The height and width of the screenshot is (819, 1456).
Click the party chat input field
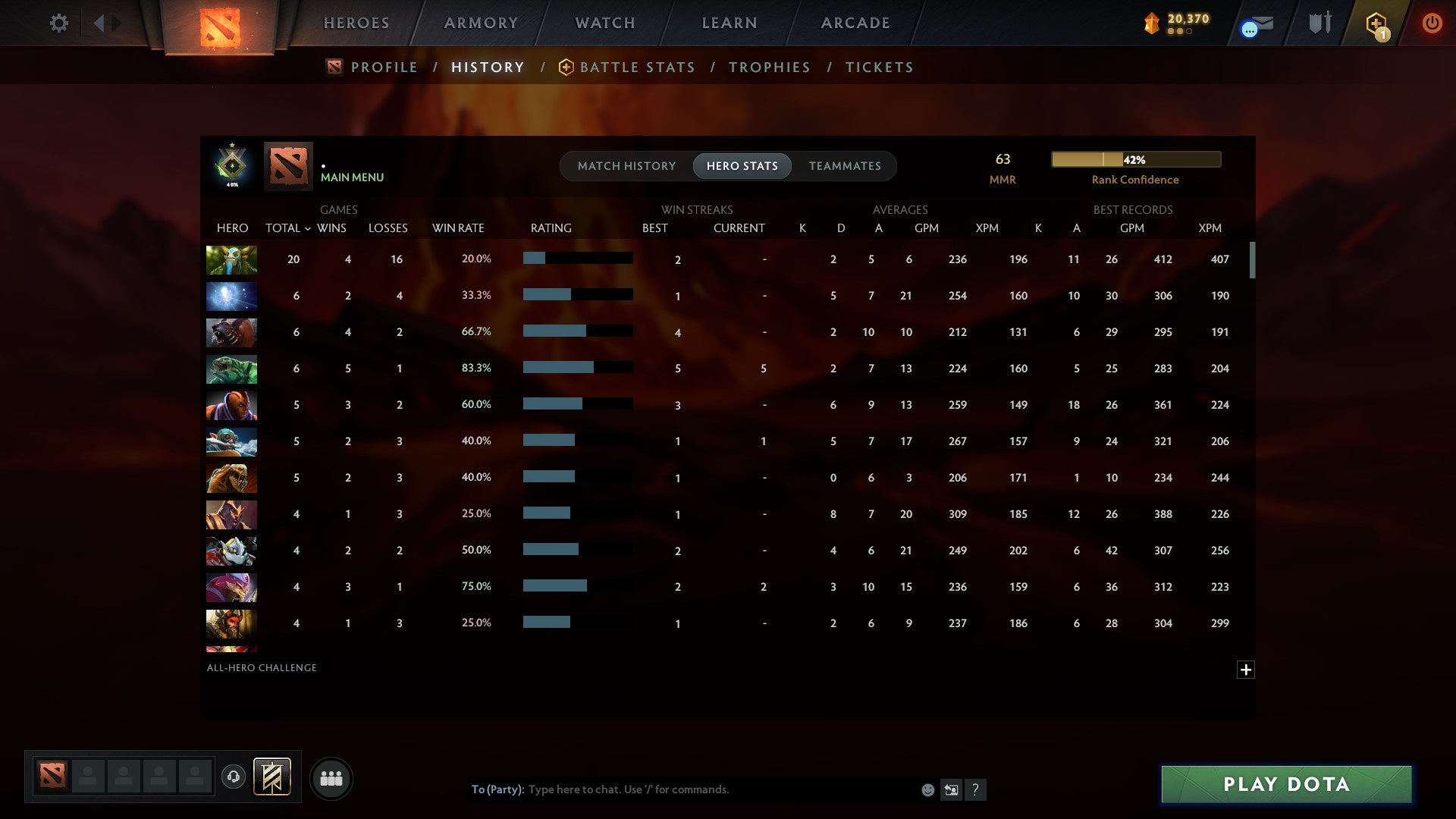coord(682,789)
